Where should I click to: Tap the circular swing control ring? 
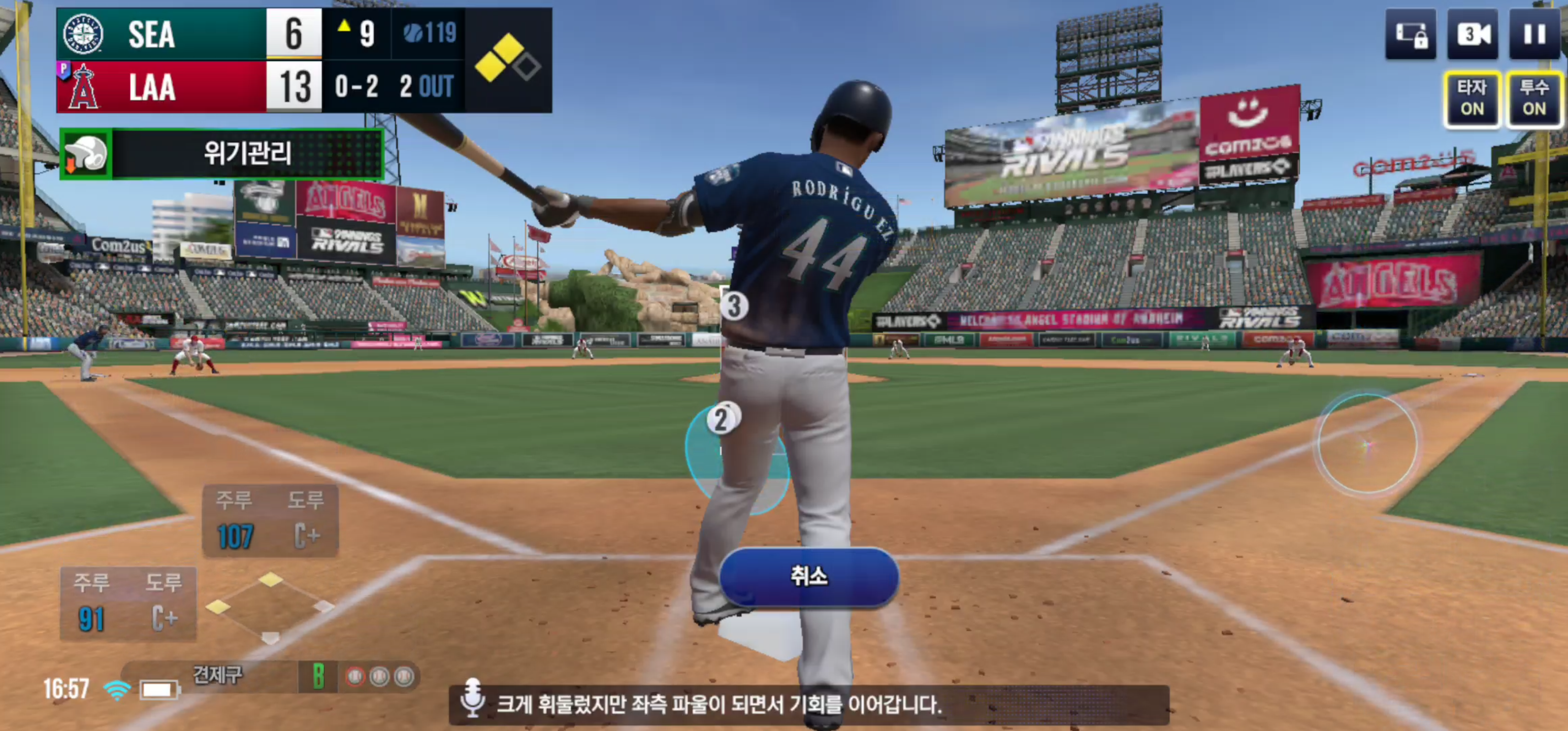(x=1366, y=444)
